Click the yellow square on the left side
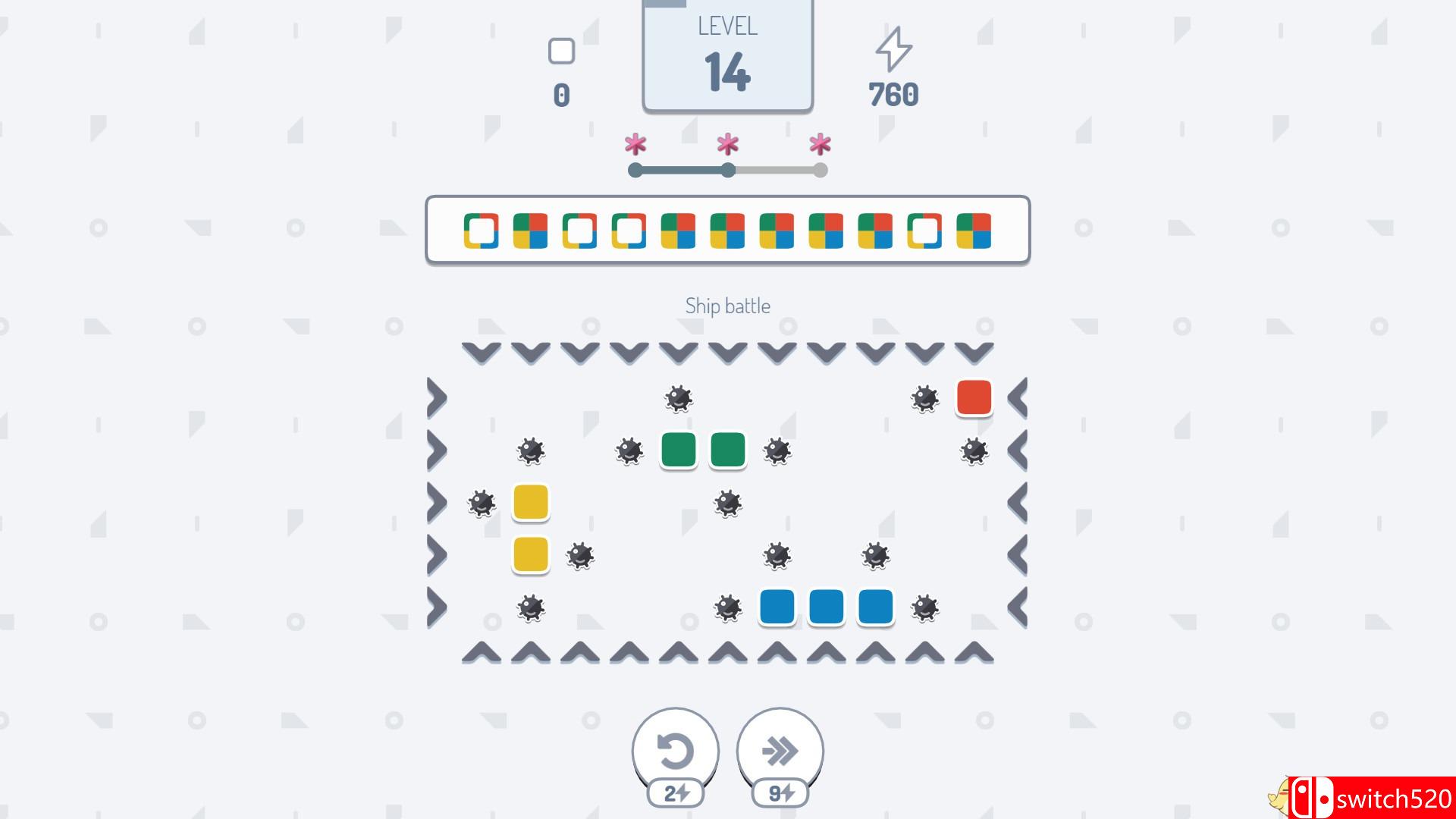This screenshot has width=1456, height=819. point(531,503)
